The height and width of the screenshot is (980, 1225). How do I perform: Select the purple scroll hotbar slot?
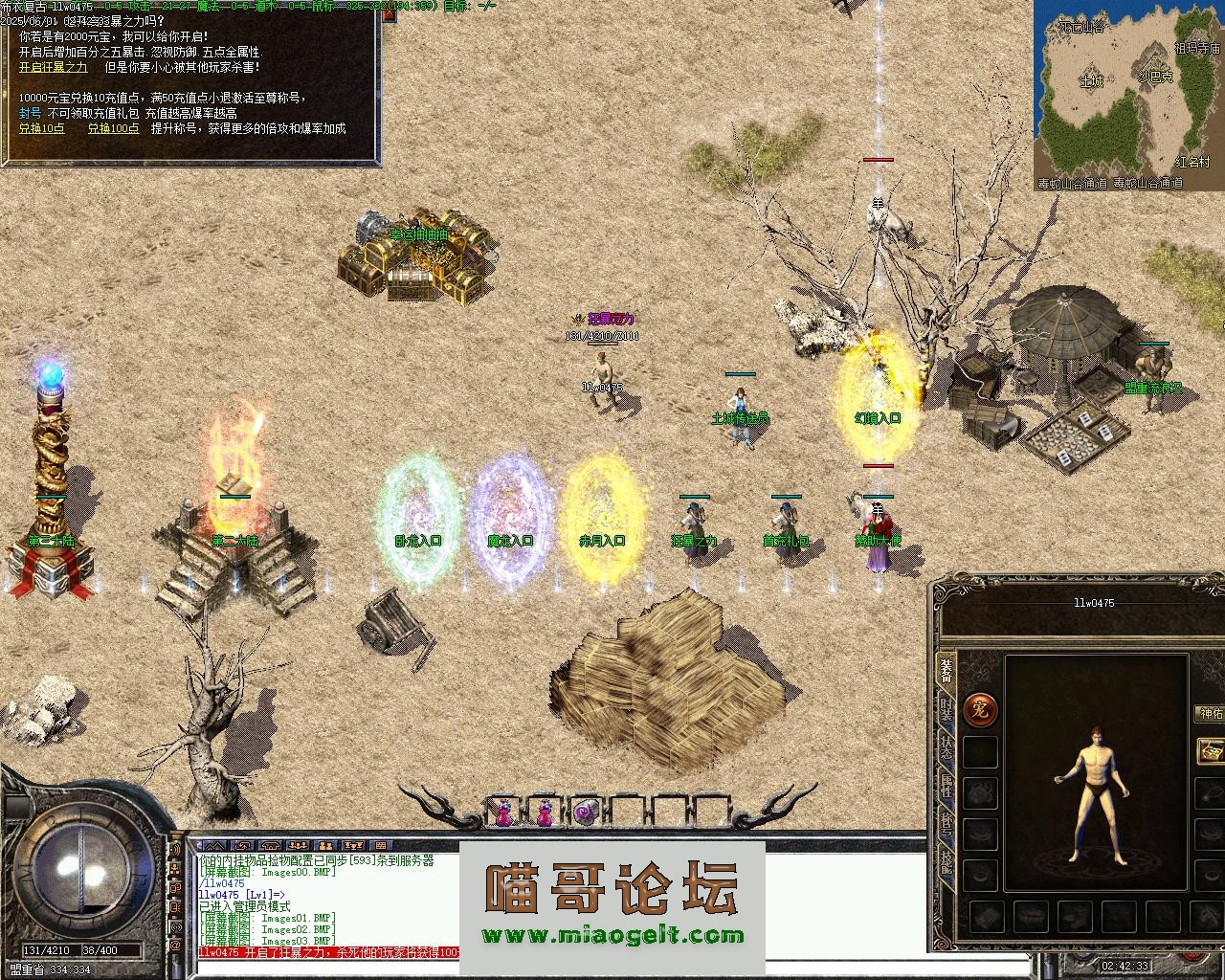point(586,813)
